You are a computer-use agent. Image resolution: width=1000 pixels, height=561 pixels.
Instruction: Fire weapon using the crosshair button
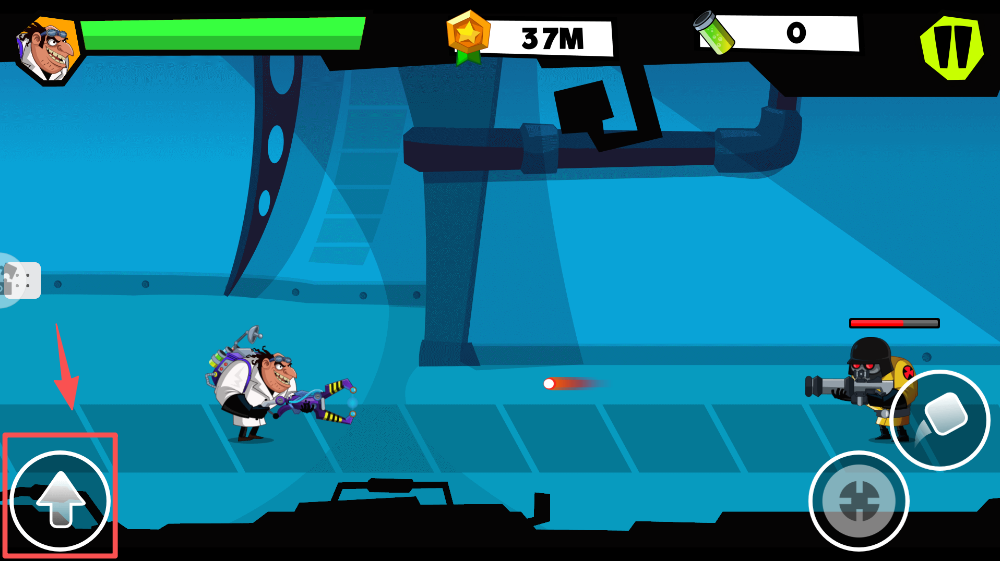click(x=858, y=501)
